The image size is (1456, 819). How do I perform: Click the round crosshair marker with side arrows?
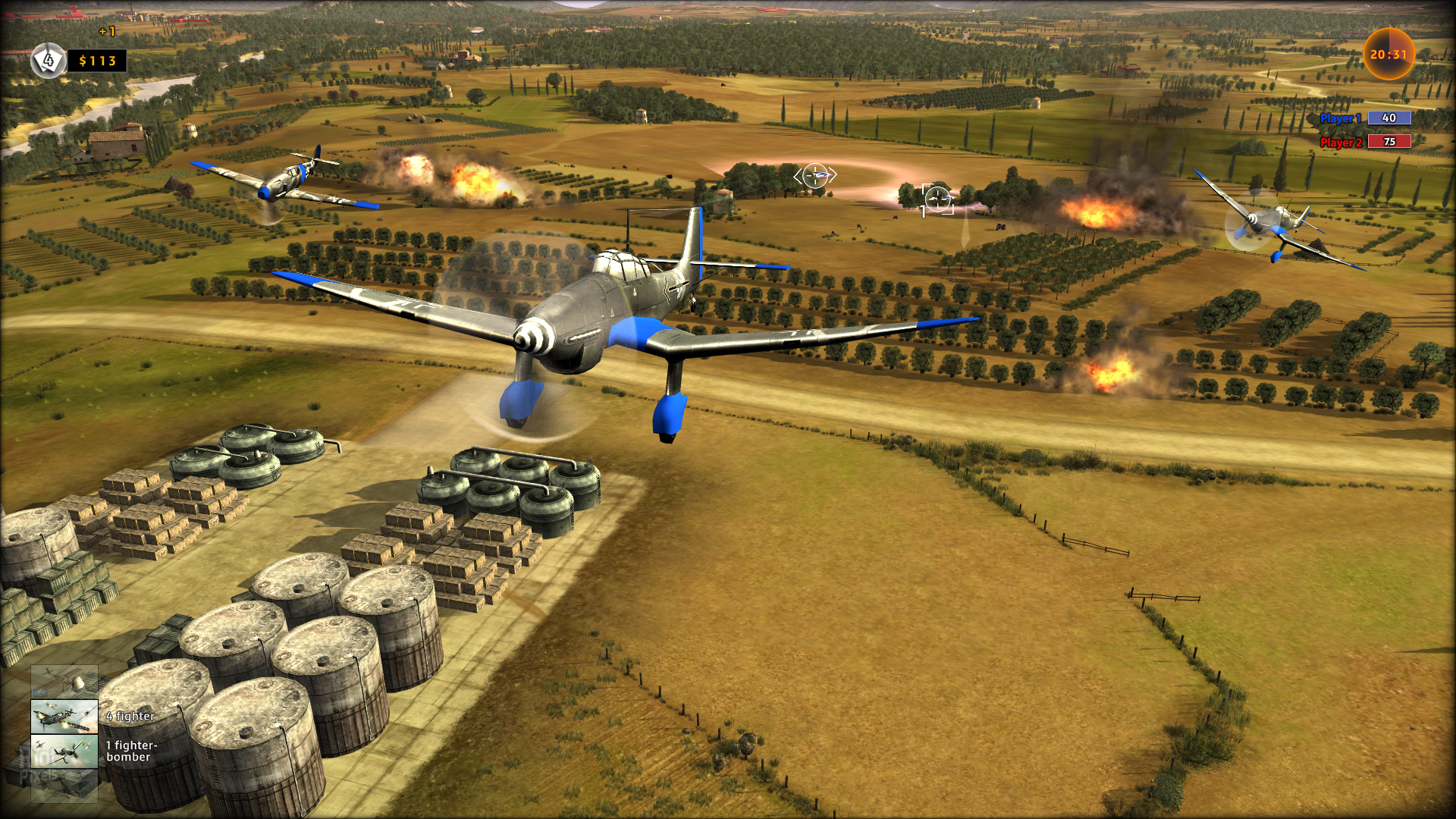point(815,176)
